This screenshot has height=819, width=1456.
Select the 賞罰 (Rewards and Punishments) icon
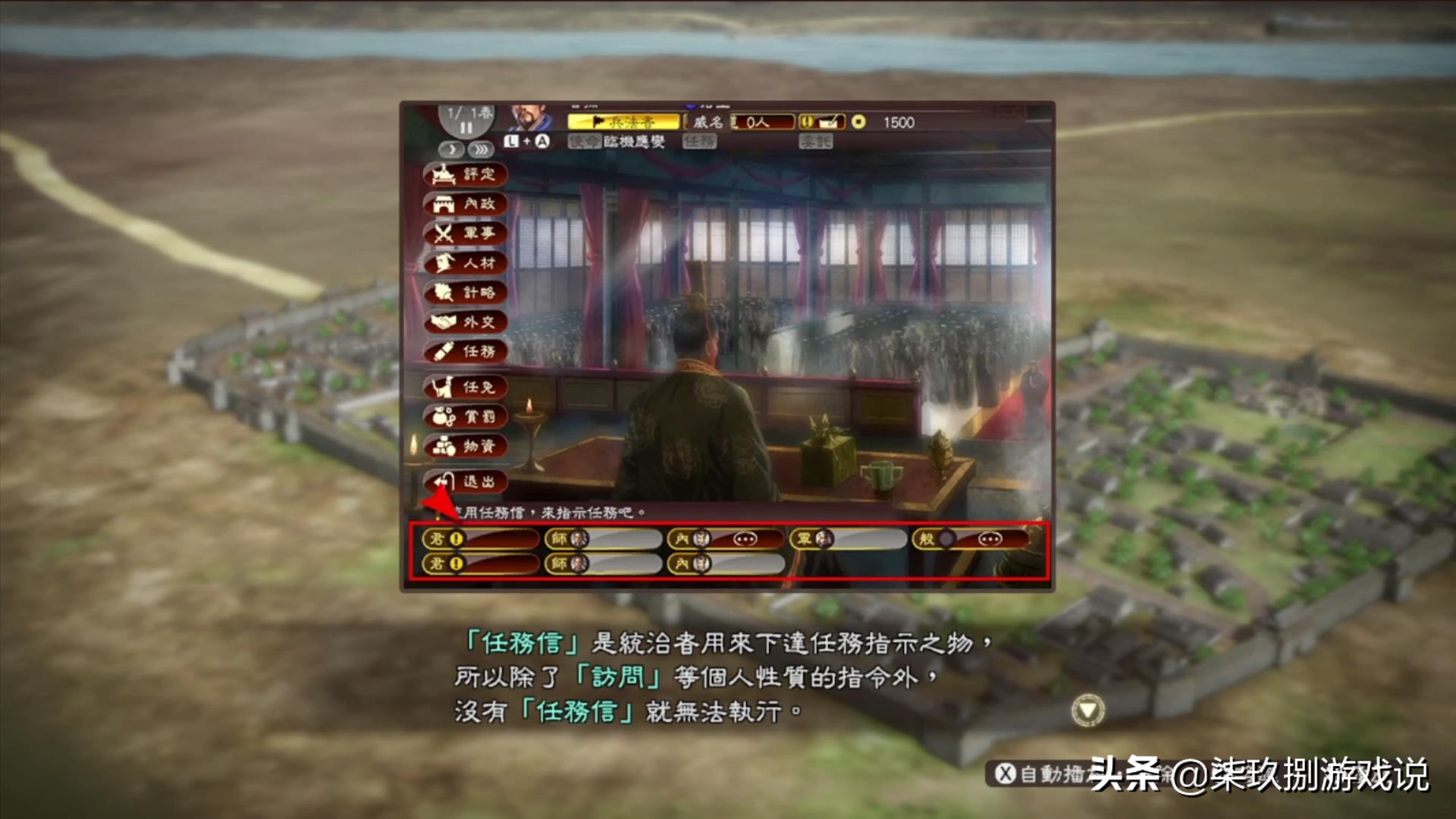click(x=466, y=416)
